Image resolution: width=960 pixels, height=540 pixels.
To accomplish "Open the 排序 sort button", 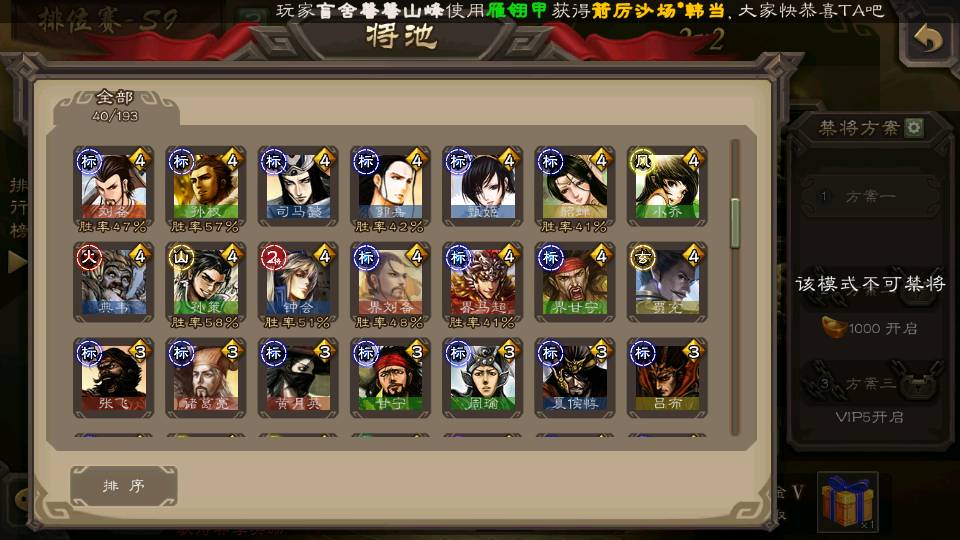I will [x=124, y=486].
